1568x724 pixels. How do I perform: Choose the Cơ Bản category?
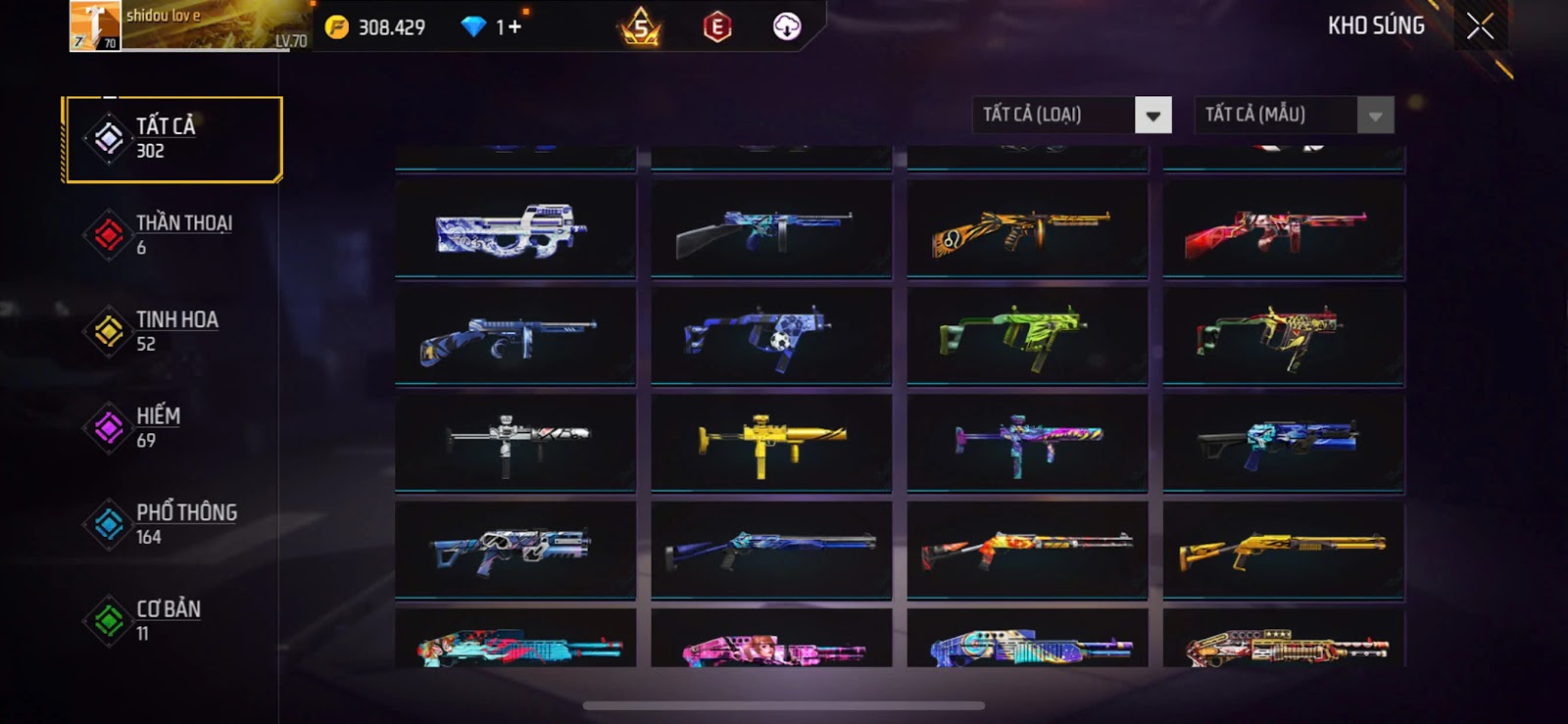click(172, 621)
